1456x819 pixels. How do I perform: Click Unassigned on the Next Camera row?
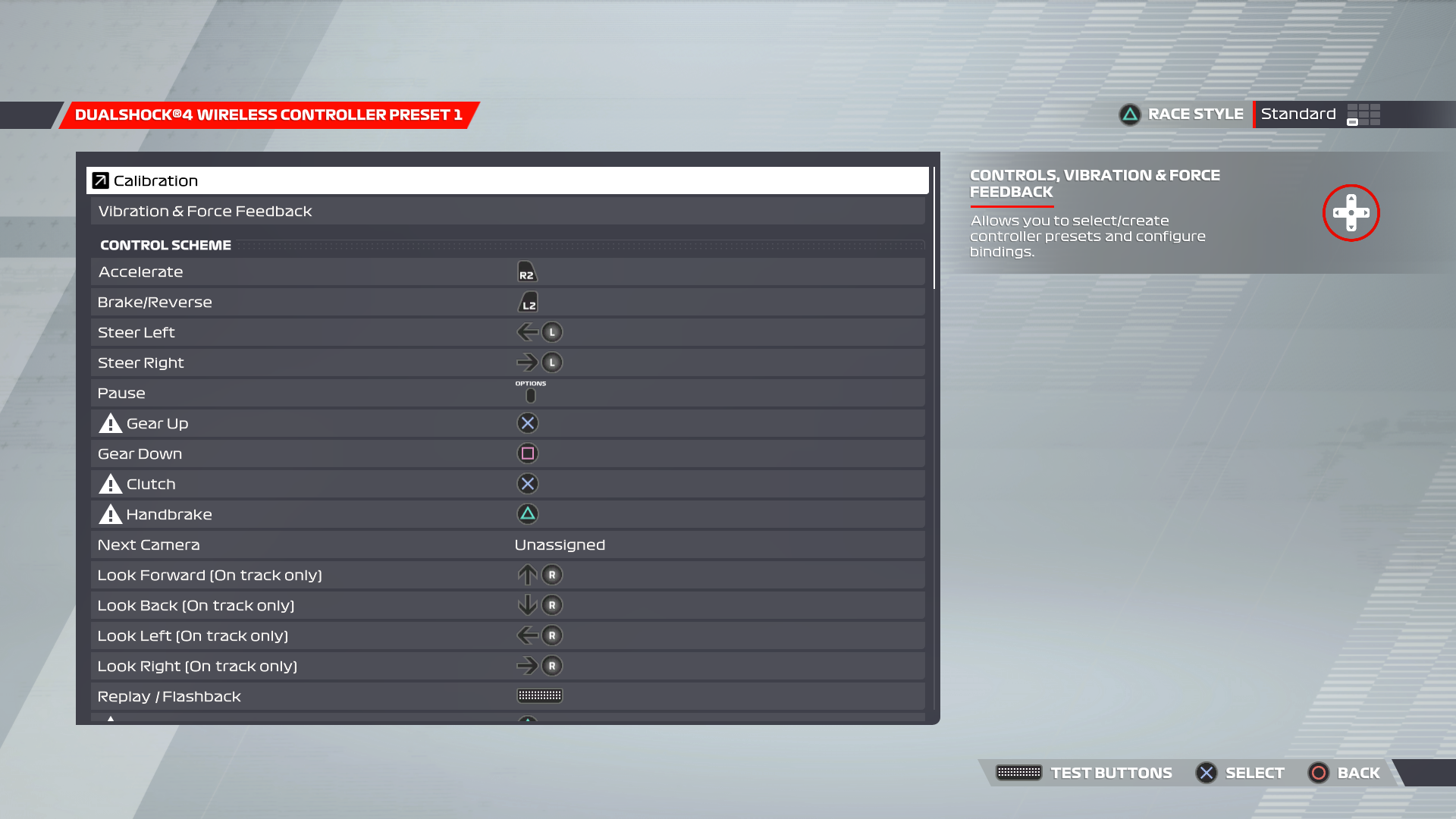[559, 544]
